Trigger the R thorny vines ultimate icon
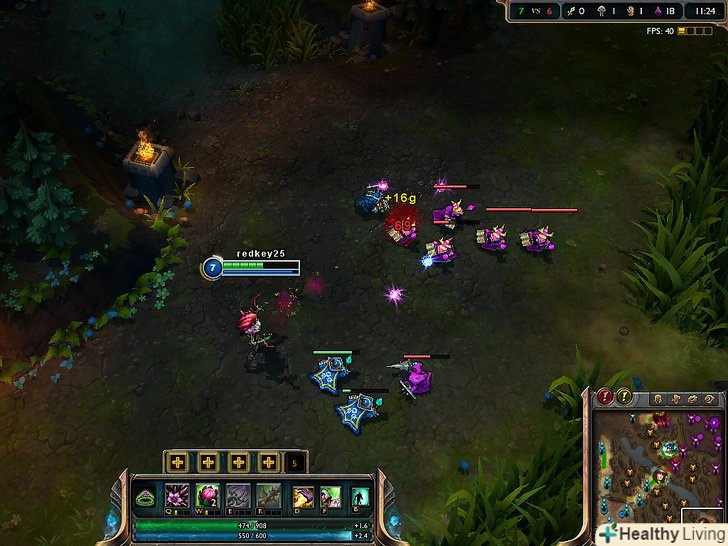728x546 pixels. point(268,496)
